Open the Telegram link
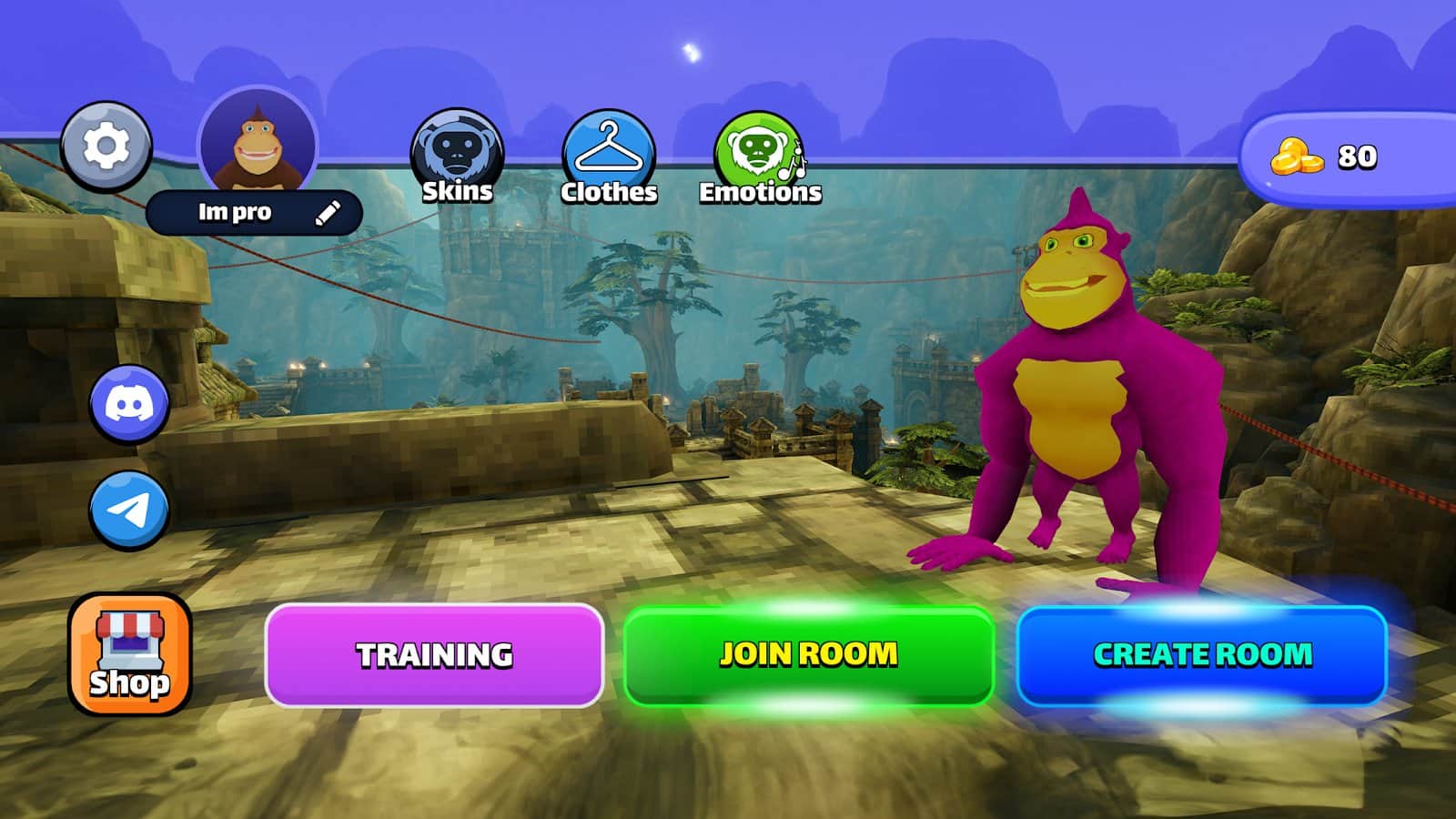The image size is (1456, 819). 129,510
